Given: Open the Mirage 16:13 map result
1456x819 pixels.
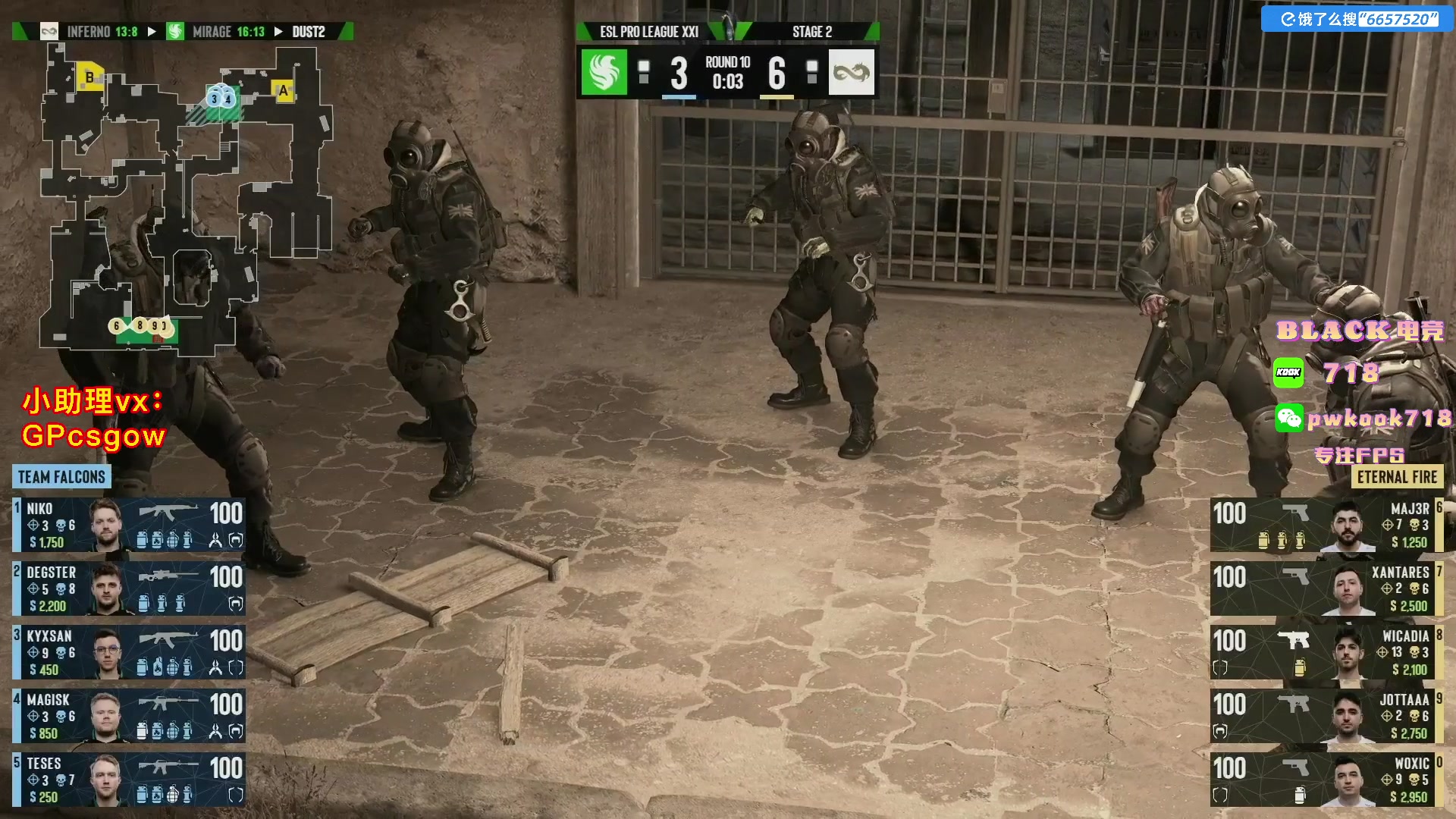Looking at the screenshot, I should 218,32.
